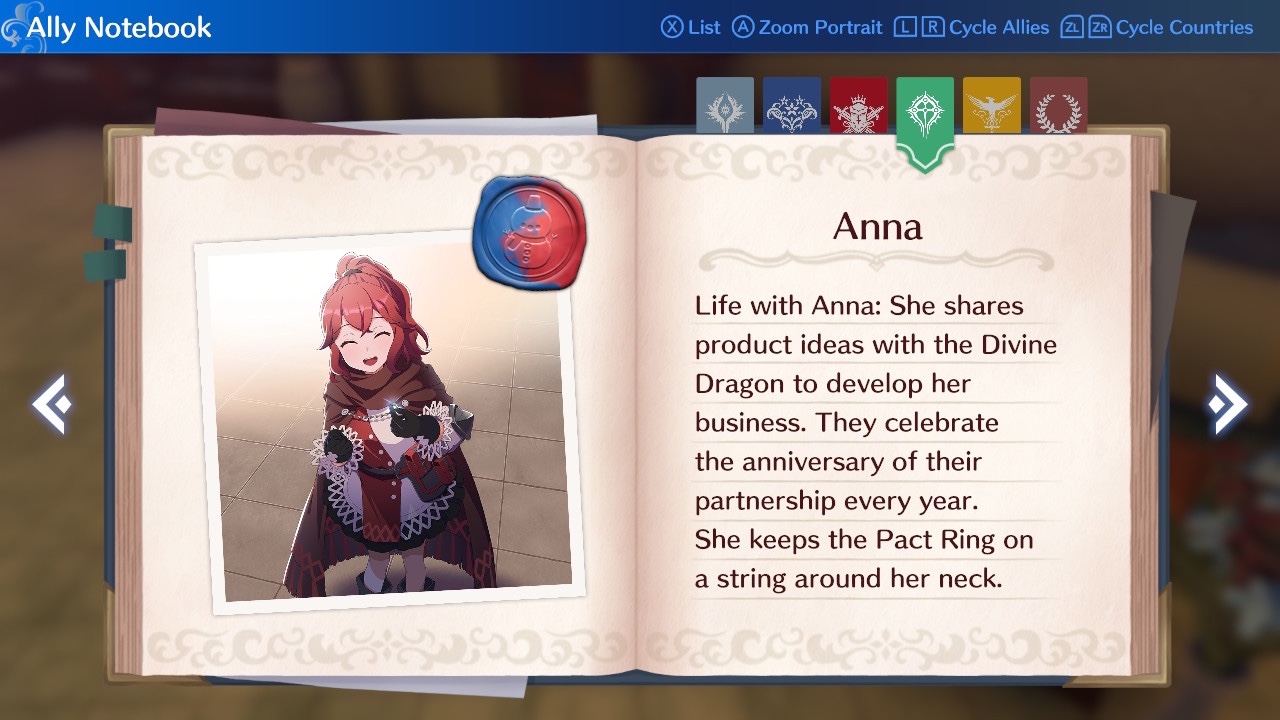1280x720 pixels.
Task: Select the bright red crest tab
Action: point(858,106)
